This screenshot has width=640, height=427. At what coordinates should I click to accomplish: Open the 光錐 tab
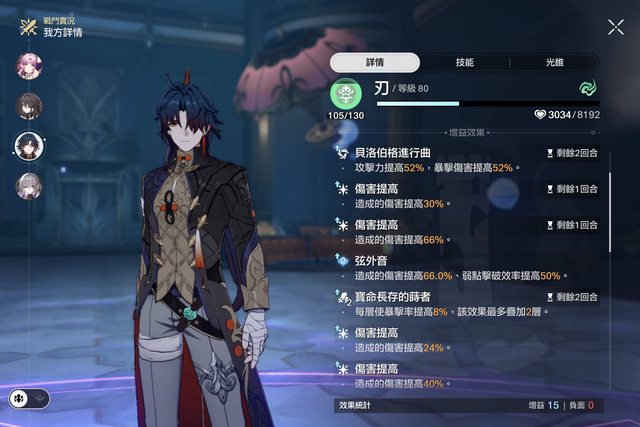tap(554, 62)
